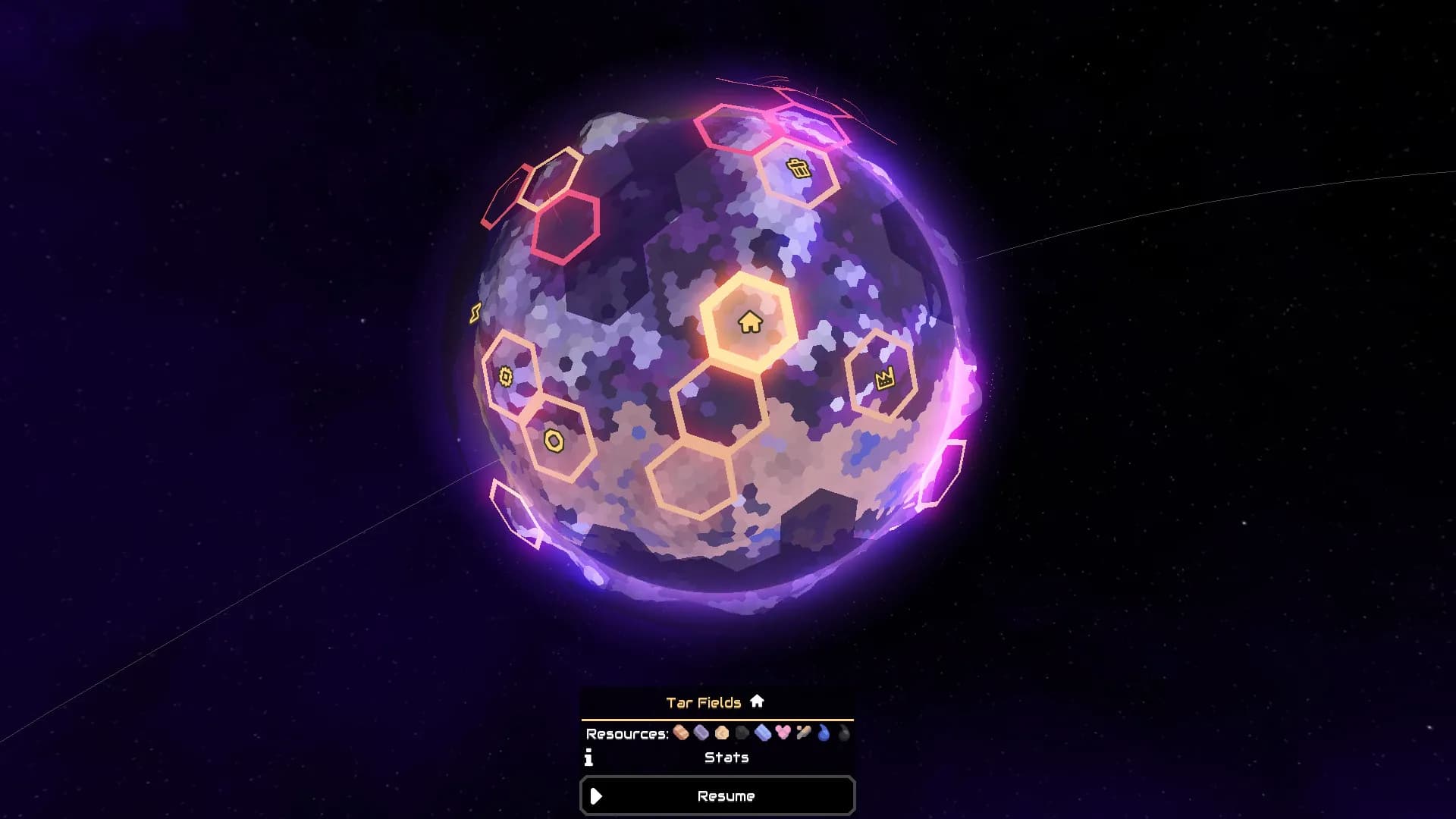Select the home hex tile
Screen dimensions: 1456x819
[749, 322]
